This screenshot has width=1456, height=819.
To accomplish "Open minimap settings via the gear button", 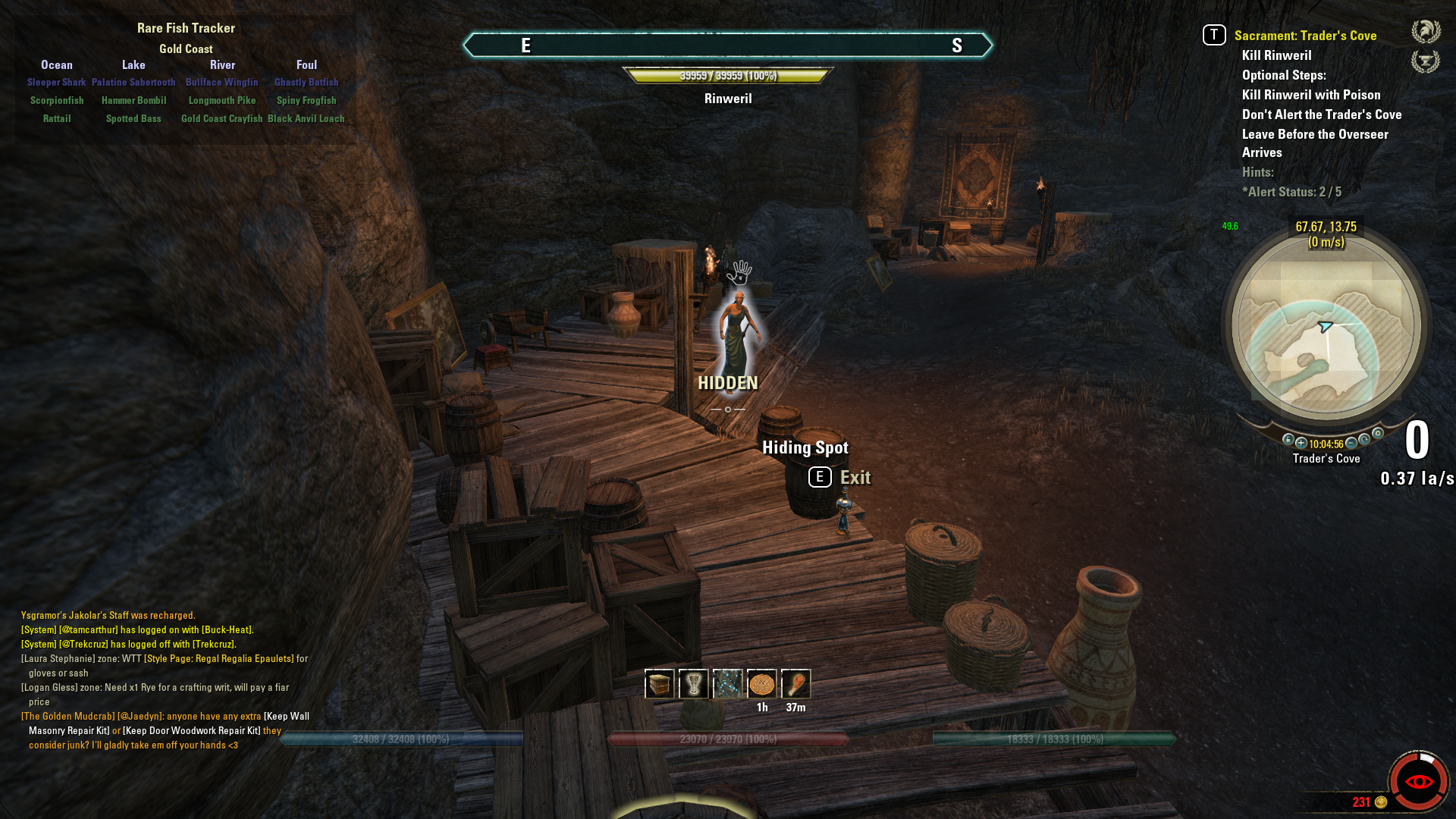I will click(x=1378, y=434).
